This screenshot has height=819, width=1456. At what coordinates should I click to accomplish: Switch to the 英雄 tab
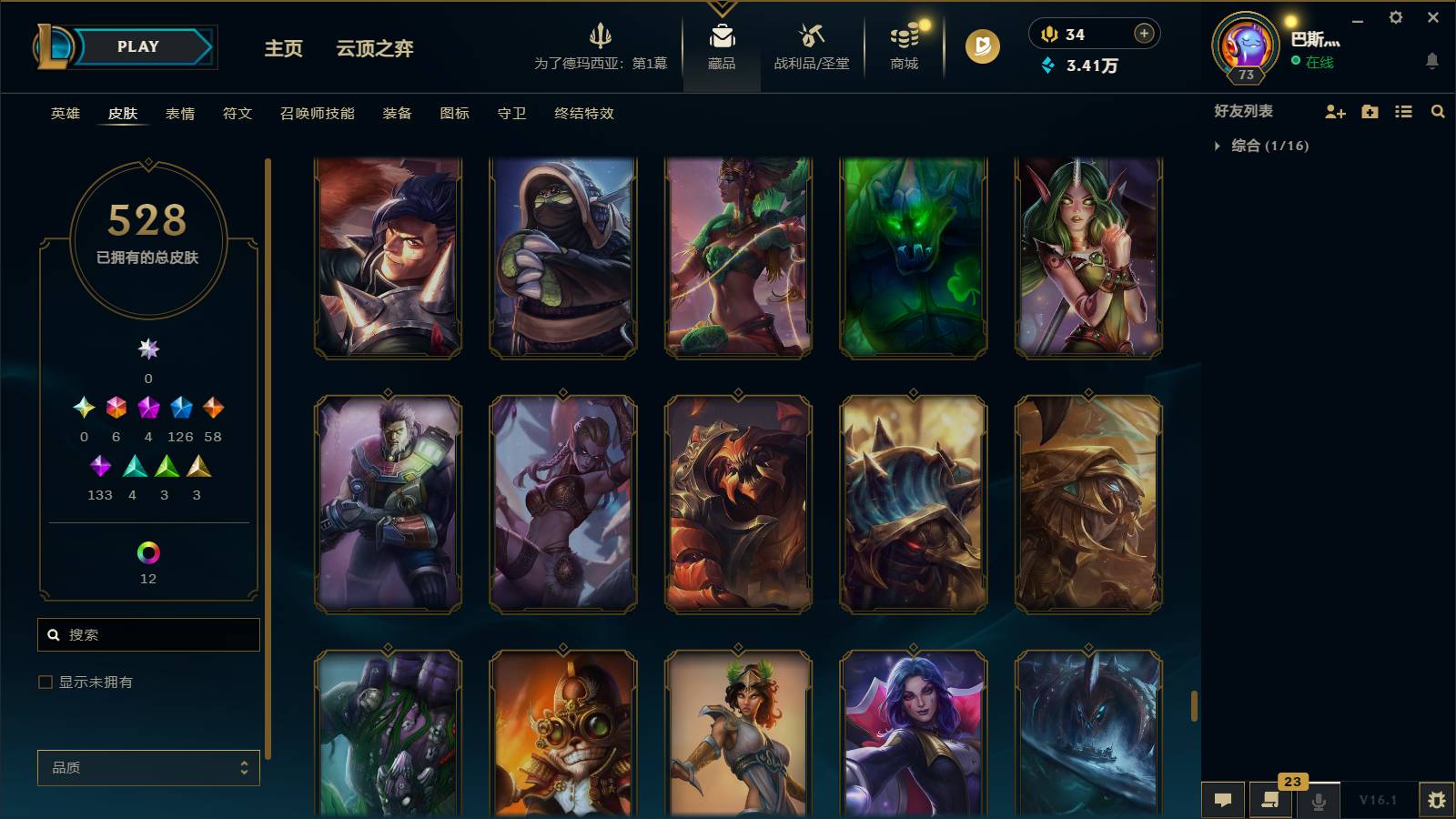[x=64, y=114]
